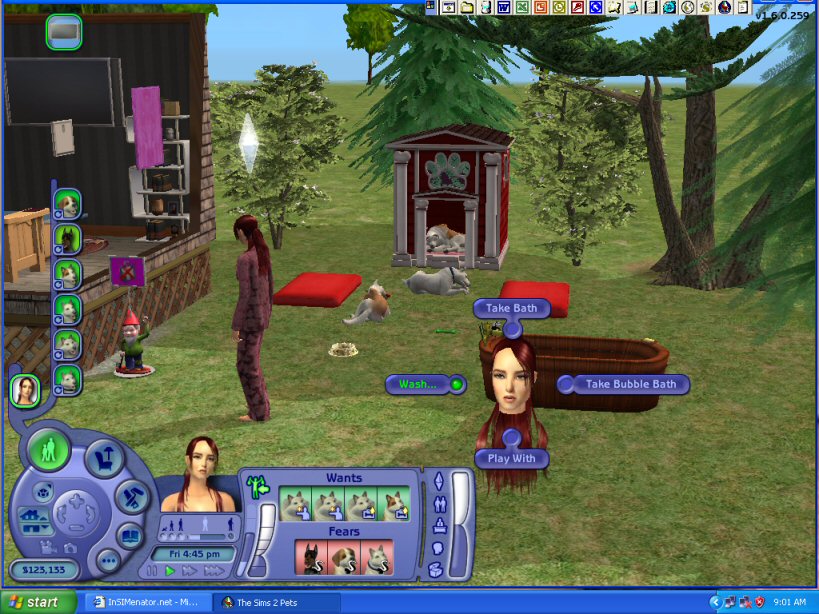Image resolution: width=819 pixels, height=614 pixels.
Task: Switch to Live Mode
Action: [x=48, y=450]
